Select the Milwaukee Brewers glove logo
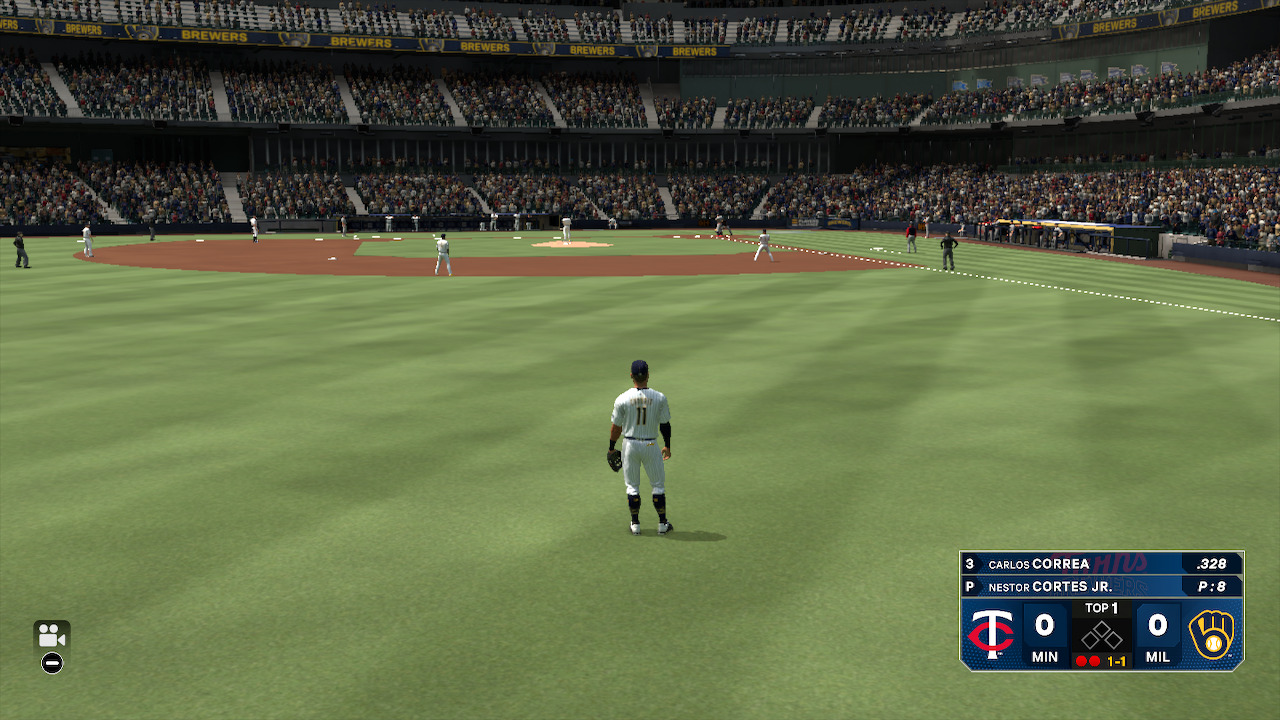1280x720 pixels. (1213, 634)
